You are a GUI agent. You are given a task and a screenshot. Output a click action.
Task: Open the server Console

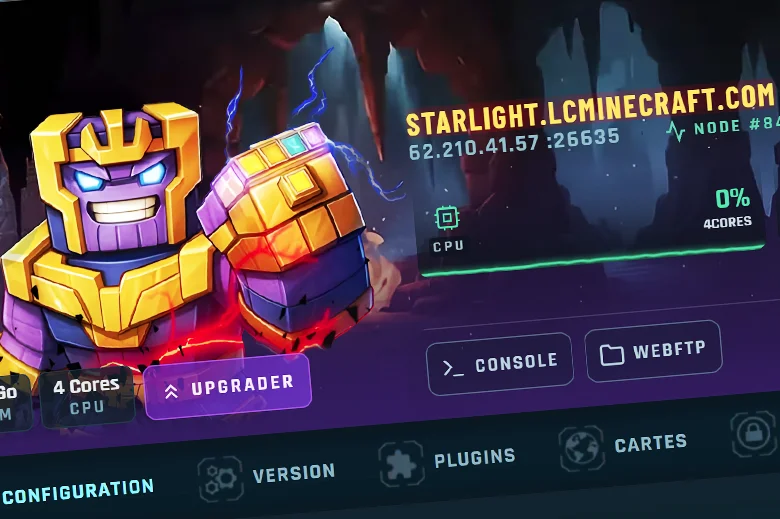[499, 363]
